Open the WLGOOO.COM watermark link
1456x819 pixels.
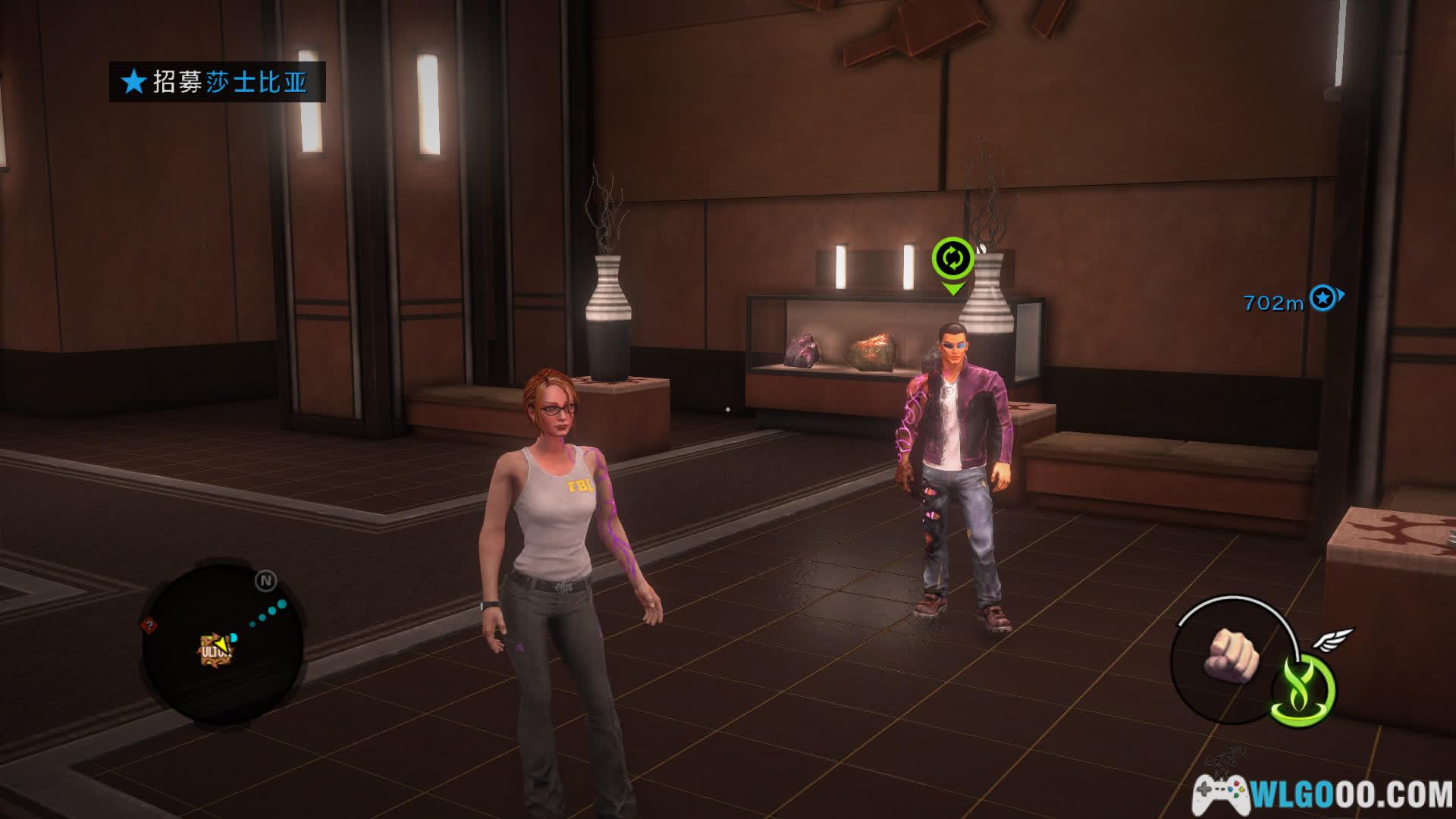(x=1323, y=795)
